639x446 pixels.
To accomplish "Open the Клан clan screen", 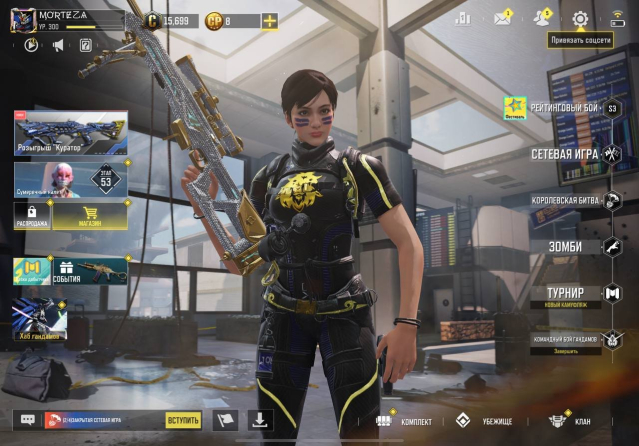I will pyautogui.click(x=570, y=421).
